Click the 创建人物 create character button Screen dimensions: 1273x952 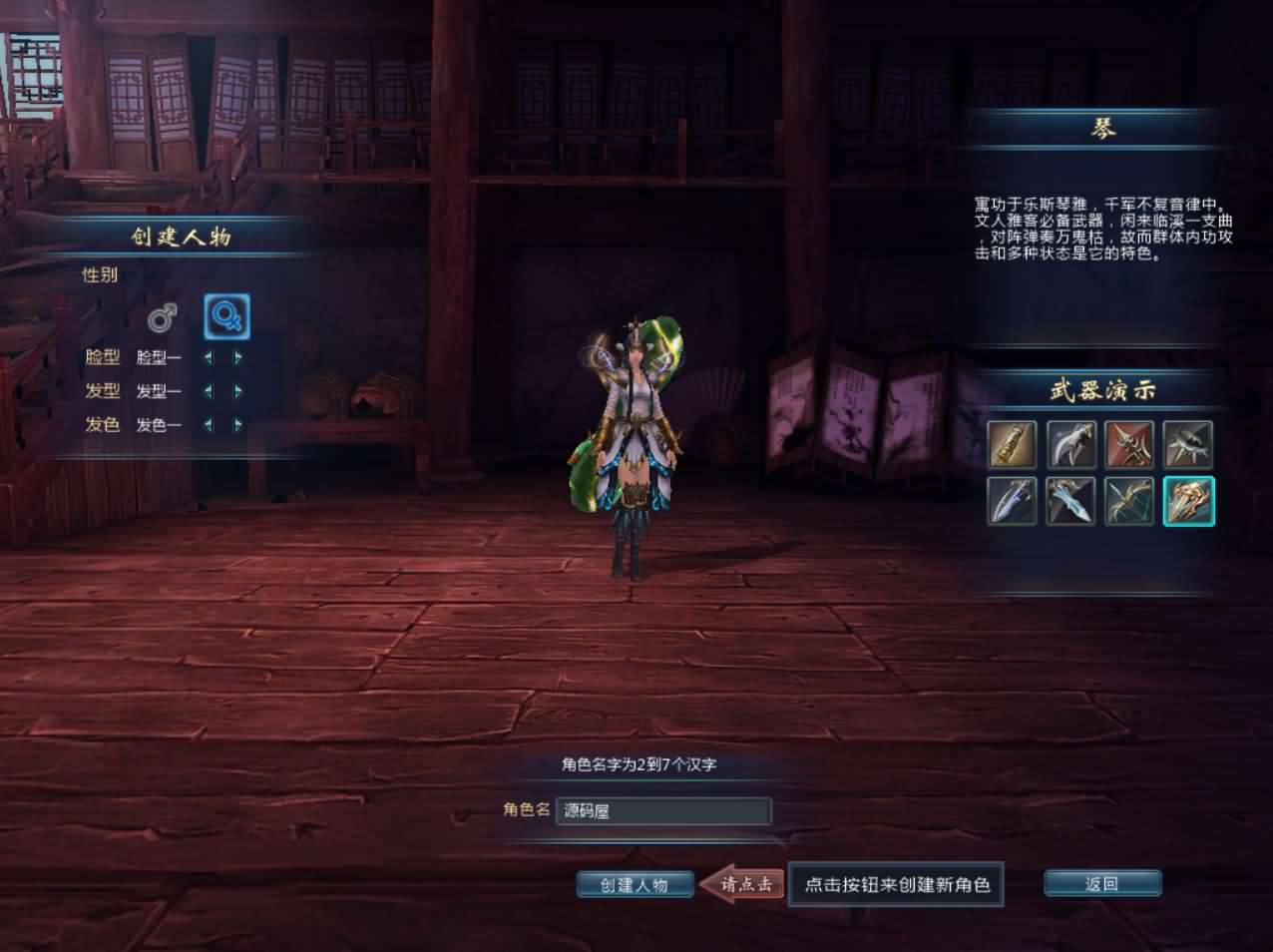coord(635,884)
